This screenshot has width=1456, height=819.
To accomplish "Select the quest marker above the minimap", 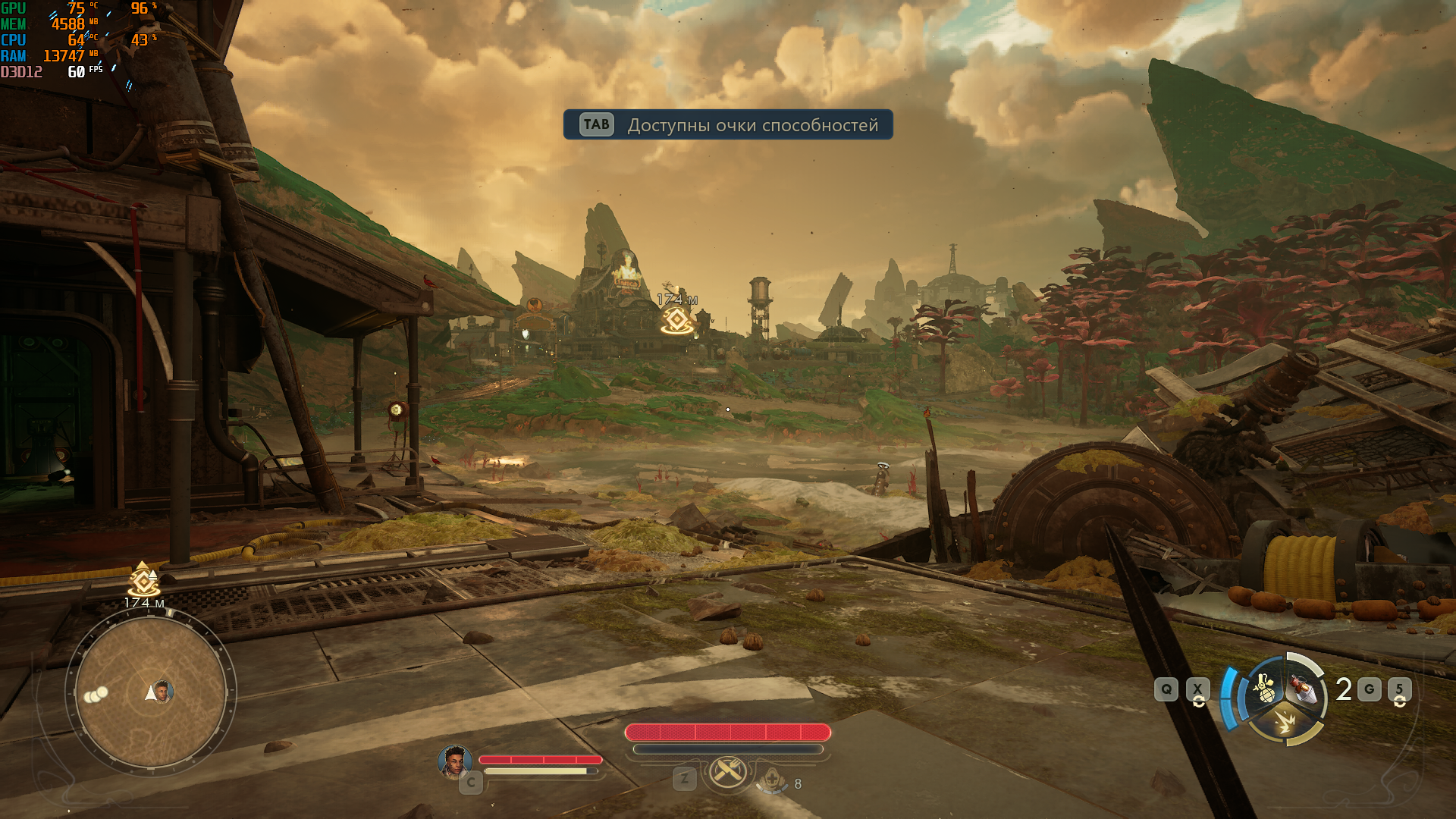I will pyautogui.click(x=143, y=582).
